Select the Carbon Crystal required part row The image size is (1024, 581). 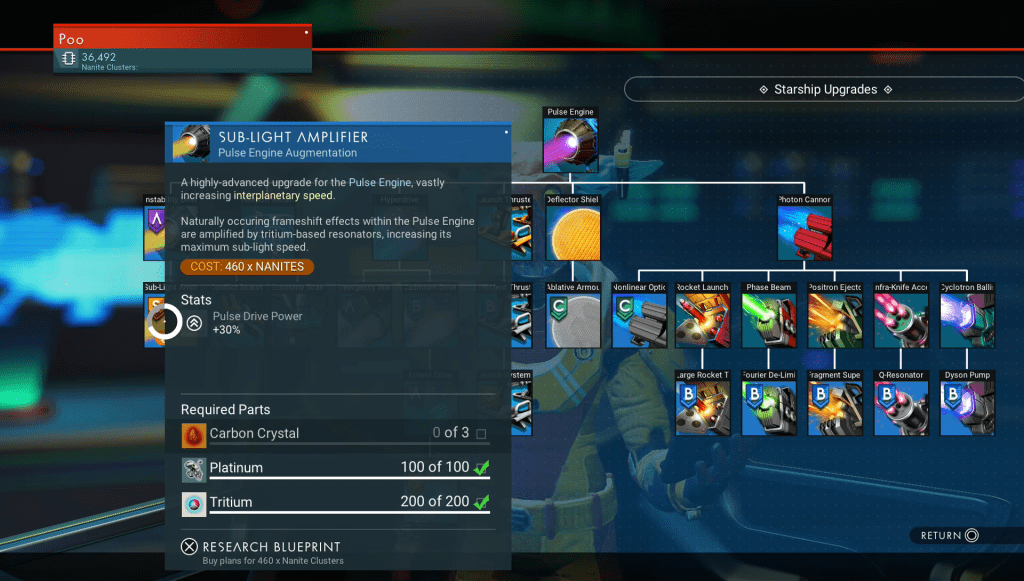(335, 434)
